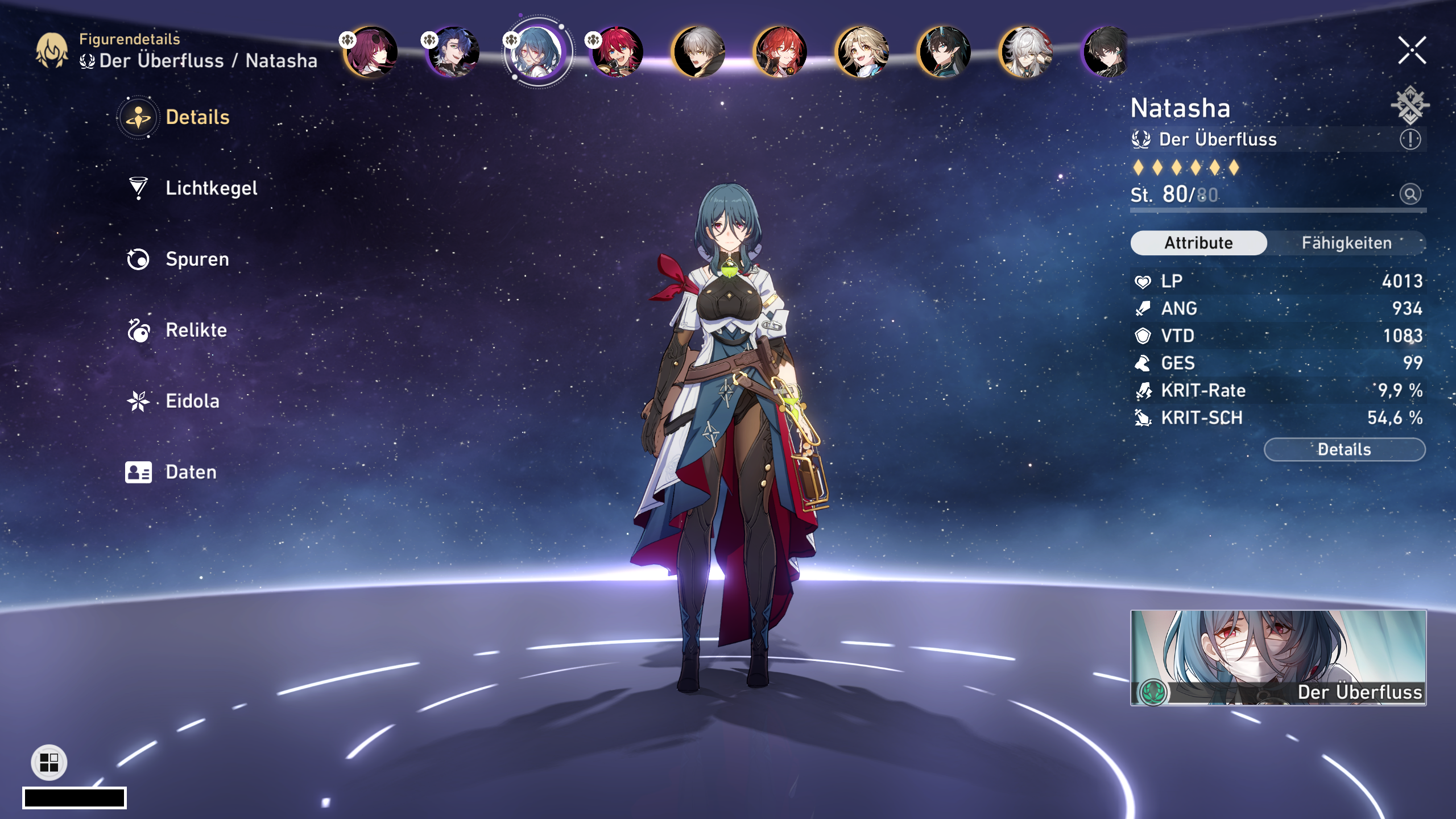Click the Details button under stats
This screenshot has width=1456, height=819.
click(x=1344, y=449)
